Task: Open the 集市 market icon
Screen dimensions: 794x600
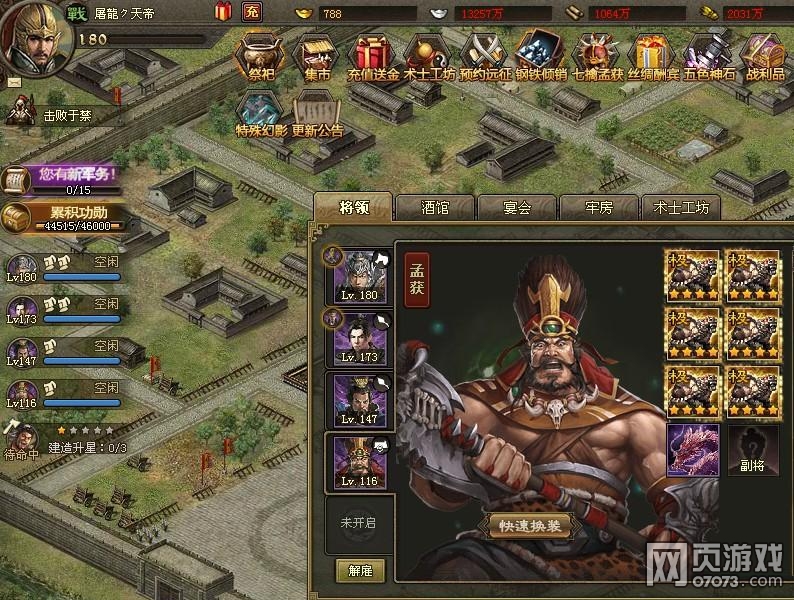Action: point(317,57)
